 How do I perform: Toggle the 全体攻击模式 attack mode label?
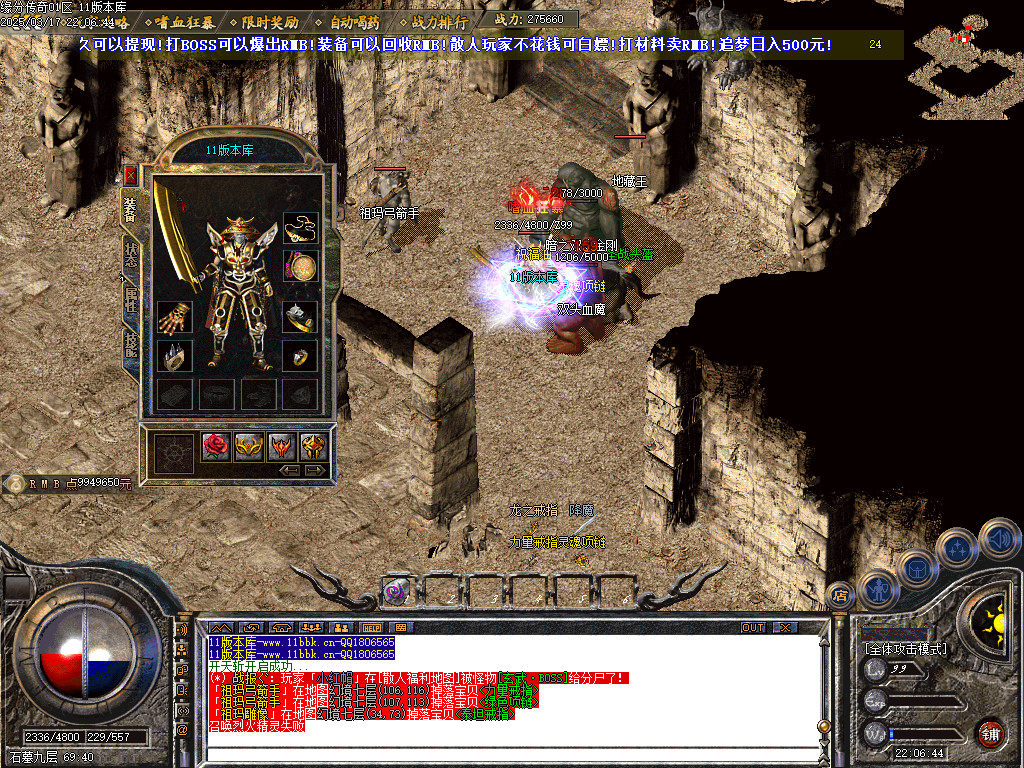[905, 649]
